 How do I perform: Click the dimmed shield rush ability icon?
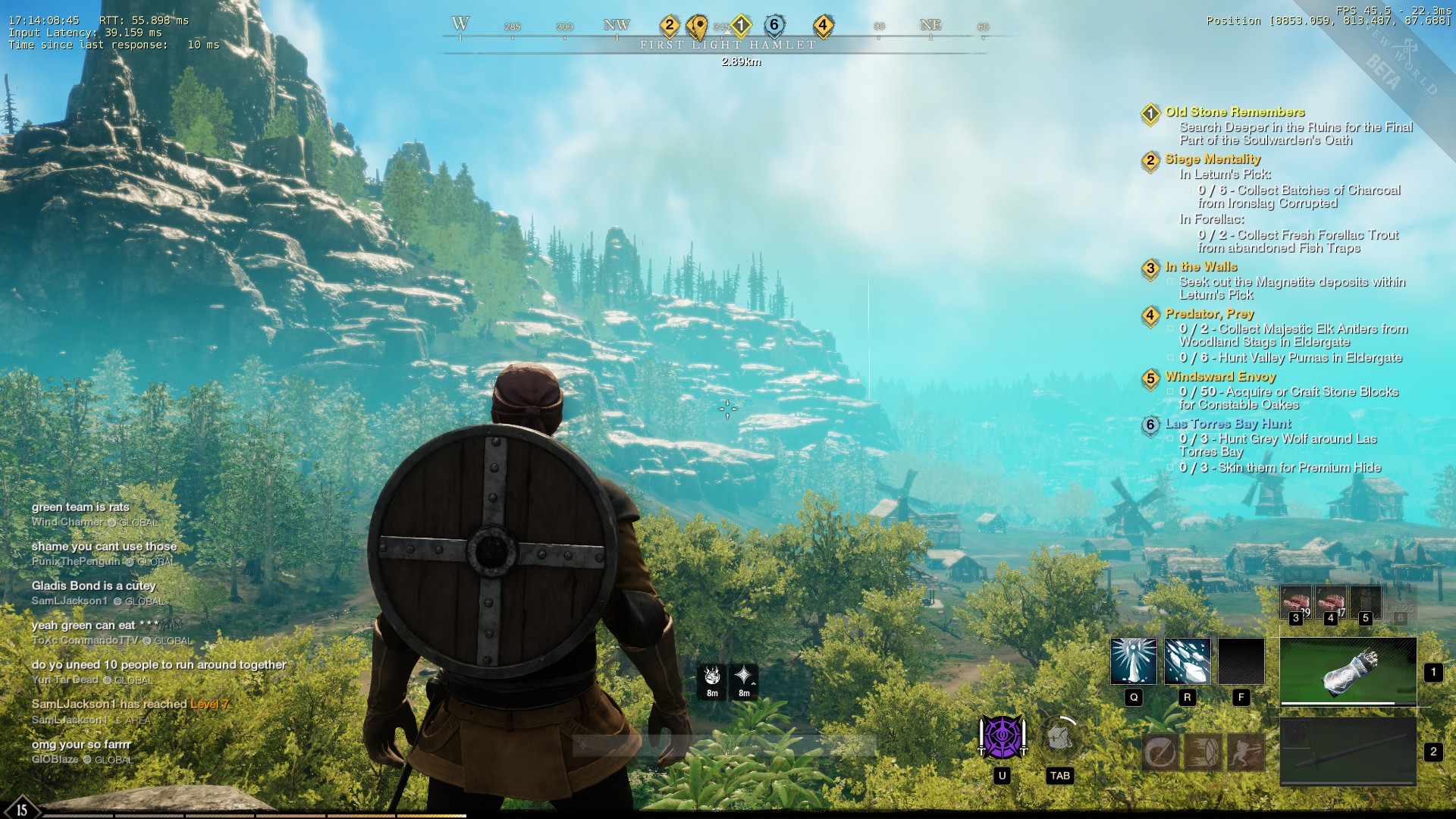click(x=1203, y=752)
